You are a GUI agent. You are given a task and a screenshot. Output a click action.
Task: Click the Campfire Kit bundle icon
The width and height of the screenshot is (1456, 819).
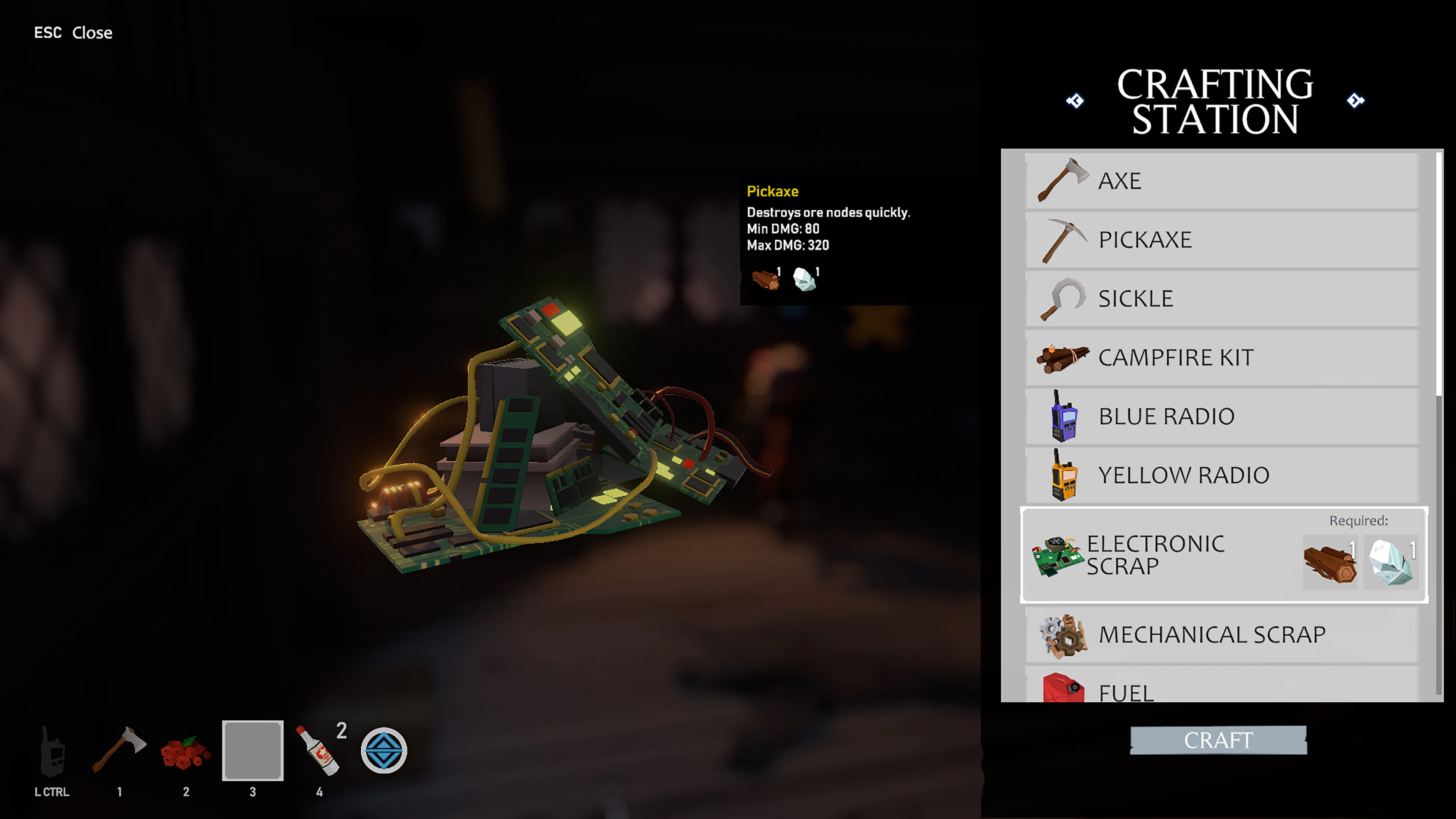[1065, 357]
